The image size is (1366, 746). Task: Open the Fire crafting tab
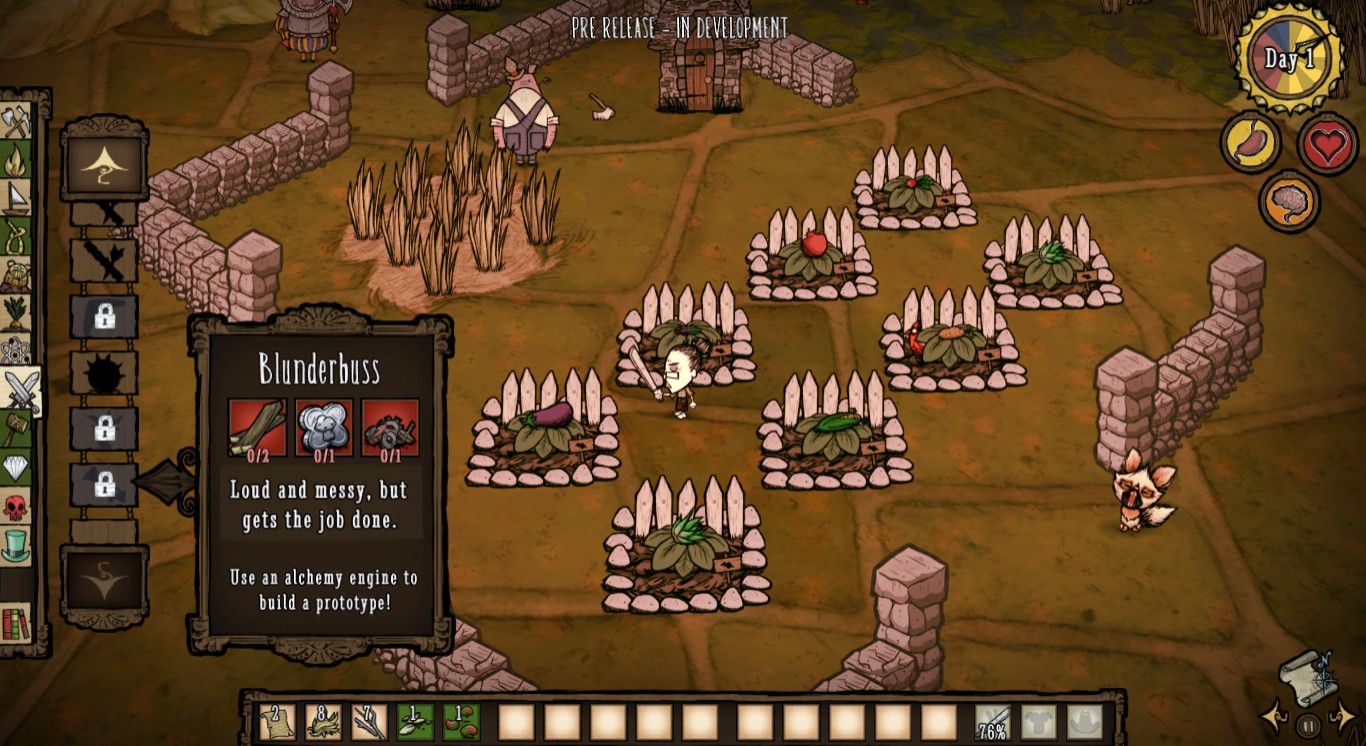(x=17, y=160)
